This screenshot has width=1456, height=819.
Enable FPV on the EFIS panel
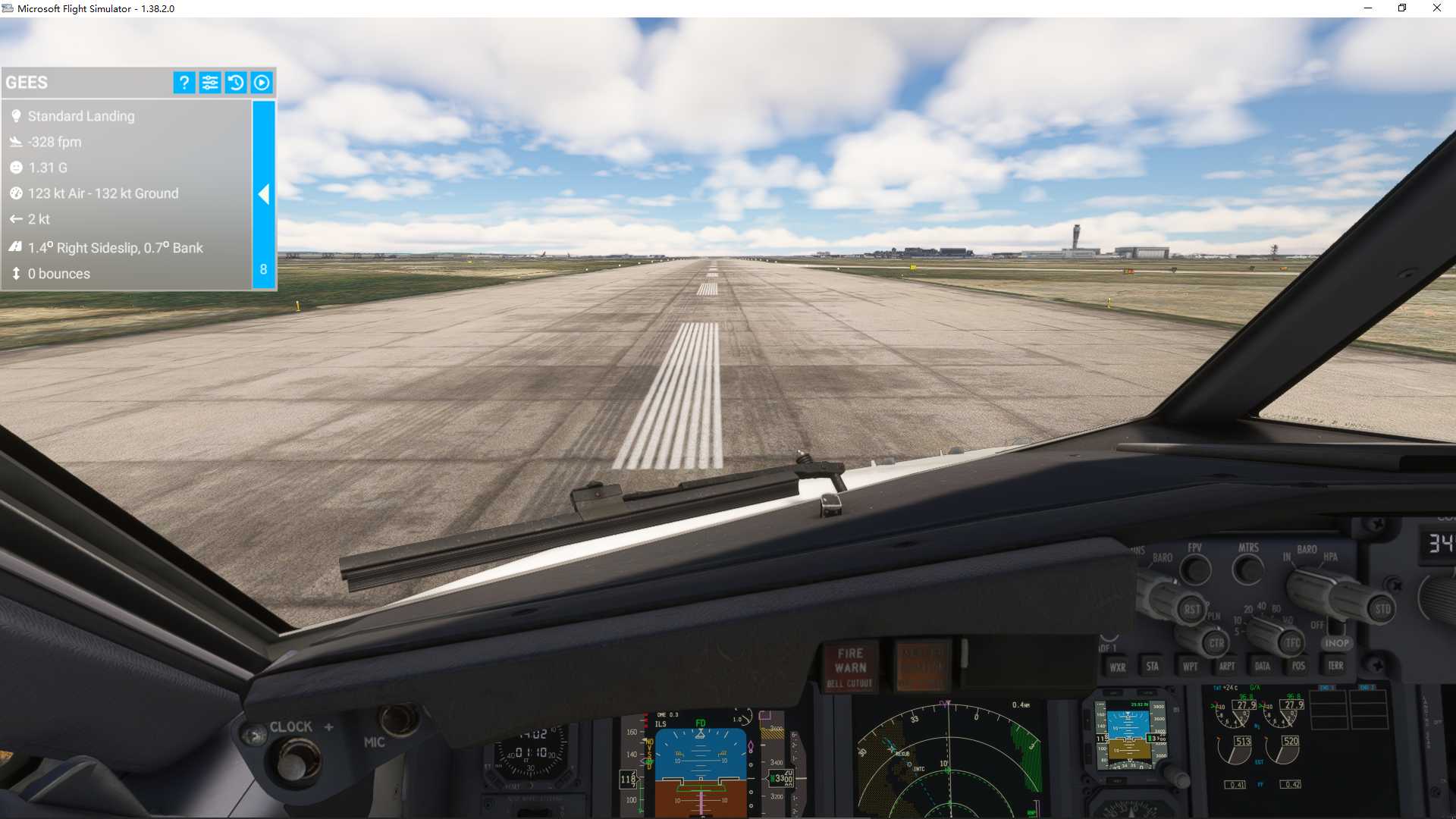coord(1194,569)
